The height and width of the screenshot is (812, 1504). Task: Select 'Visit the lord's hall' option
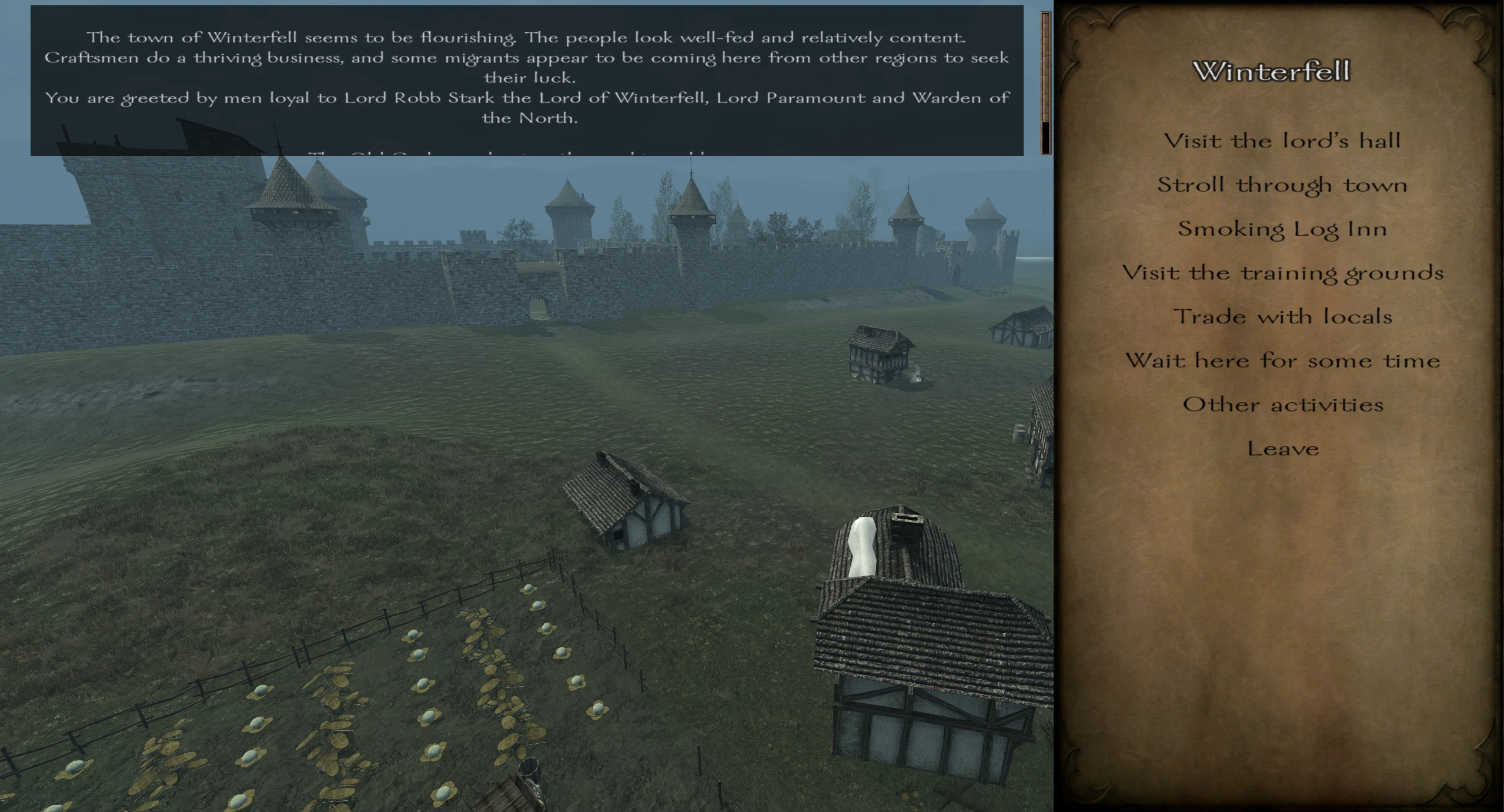(x=1282, y=141)
